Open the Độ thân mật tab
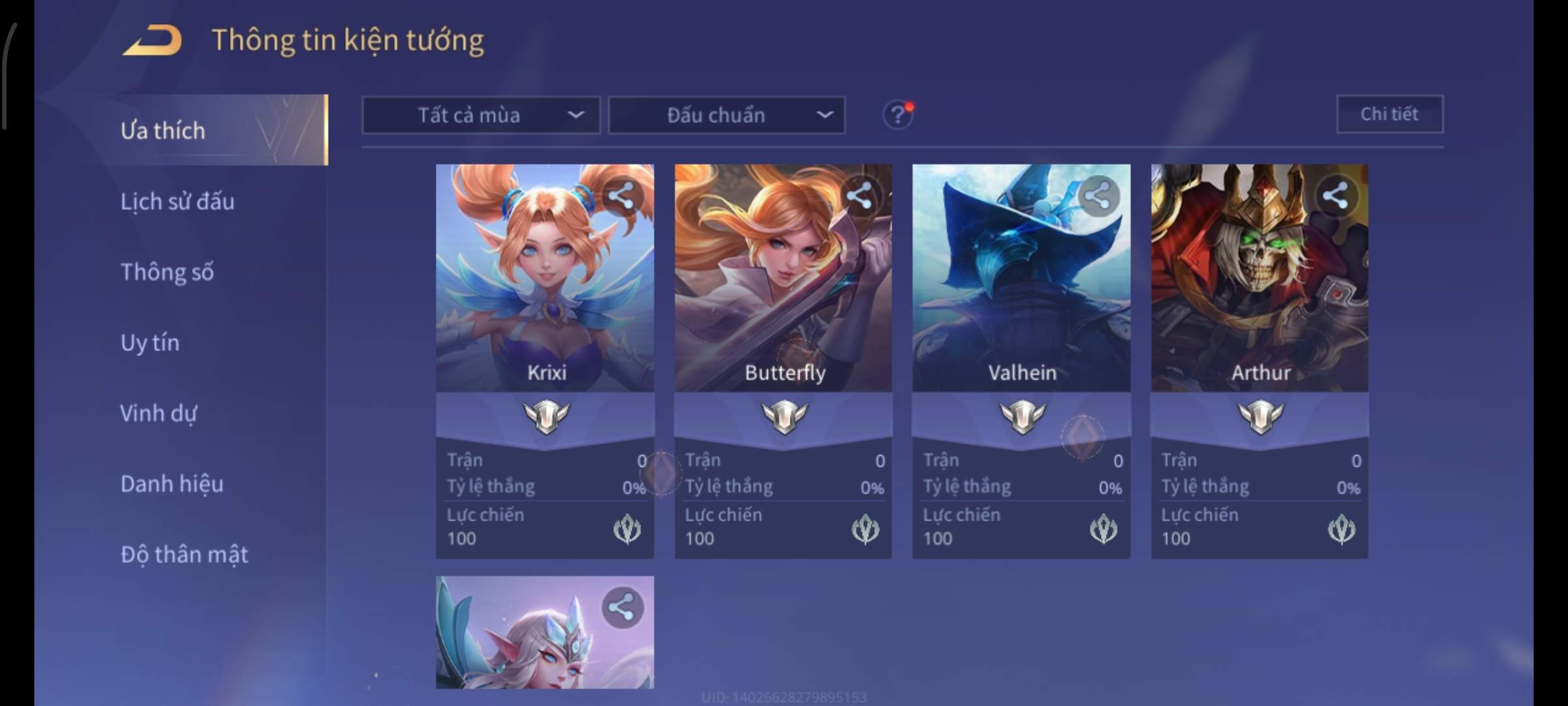Screen dimensions: 1568x706 pos(184,554)
